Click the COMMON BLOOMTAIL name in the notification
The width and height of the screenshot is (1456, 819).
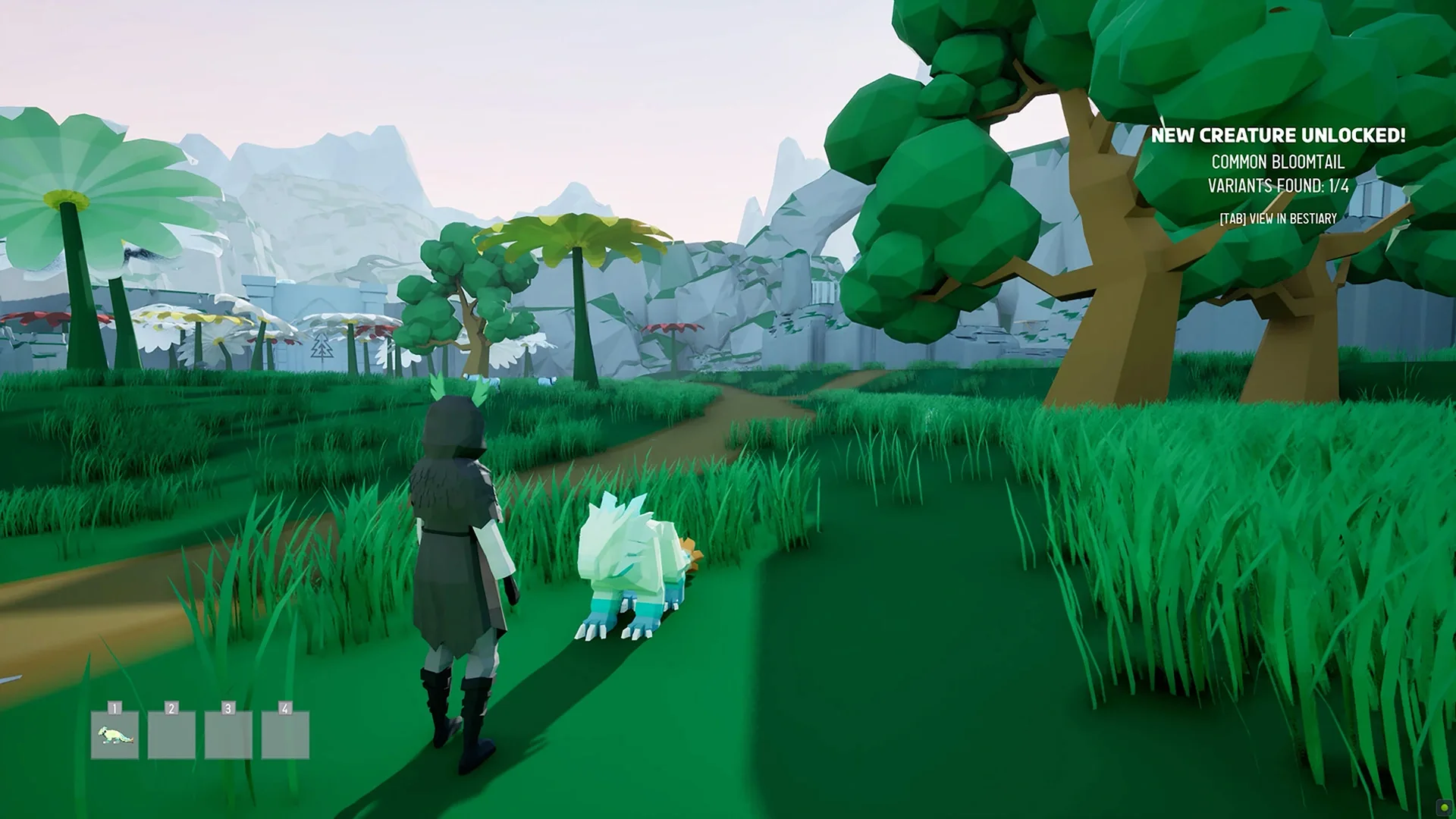pos(1280,162)
